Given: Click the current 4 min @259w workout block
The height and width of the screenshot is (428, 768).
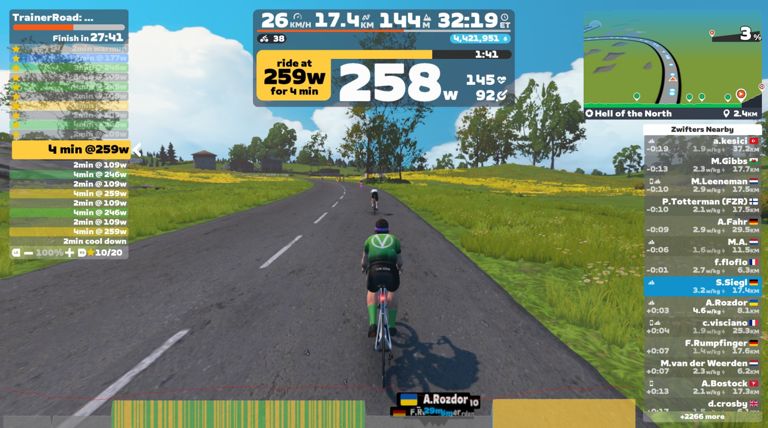Looking at the screenshot, I should (x=70, y=149).
